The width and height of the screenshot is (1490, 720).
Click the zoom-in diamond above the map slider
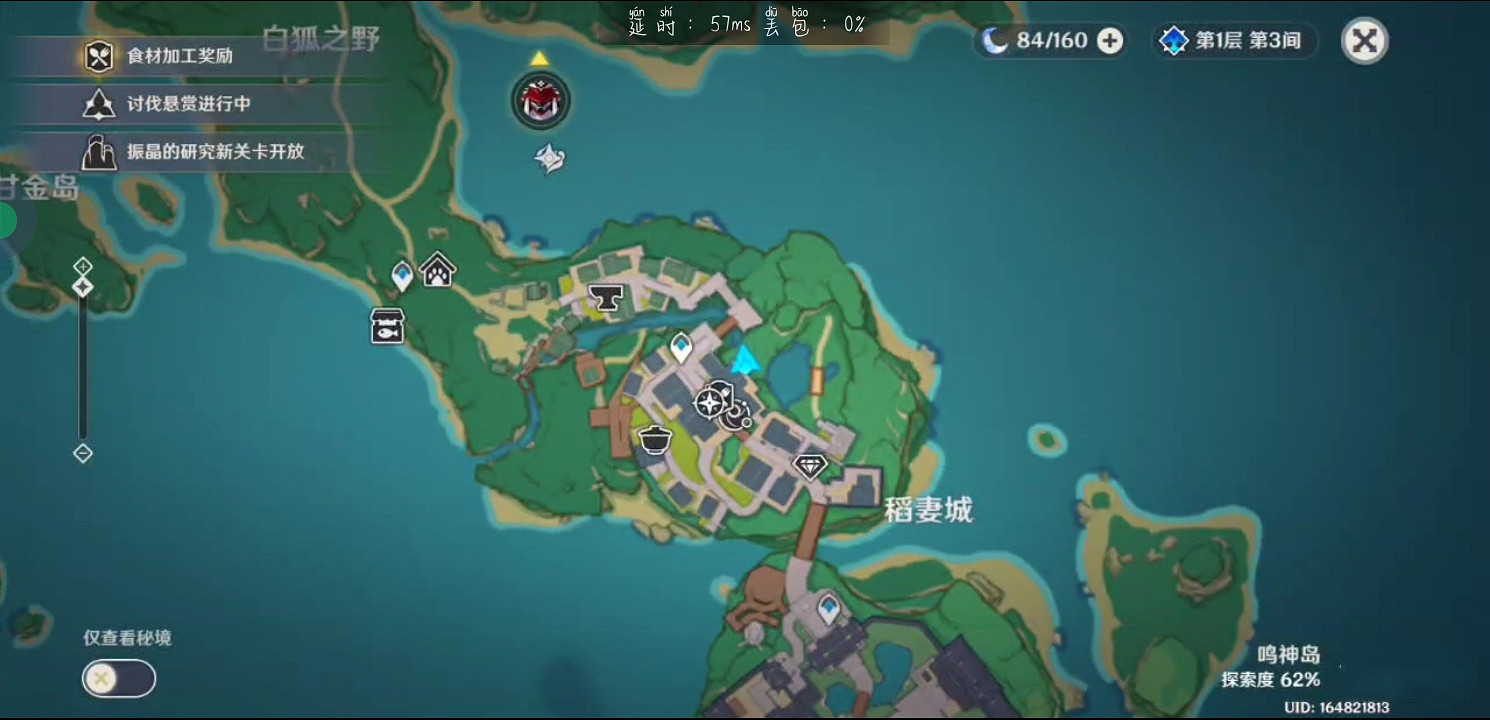(x=81, y=266)
